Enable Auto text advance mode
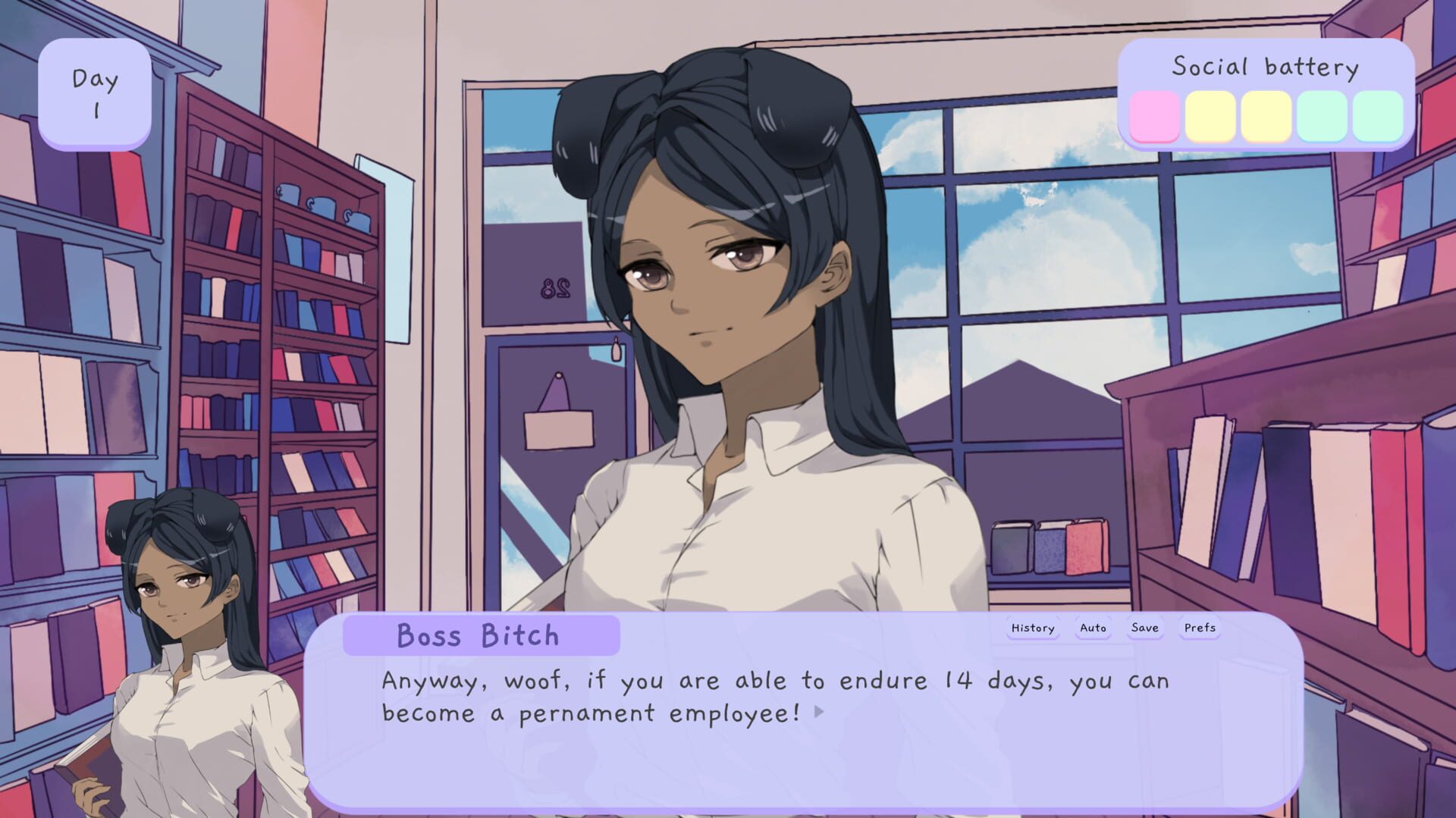This screenshot has width=1456, height=818. 1092,628
